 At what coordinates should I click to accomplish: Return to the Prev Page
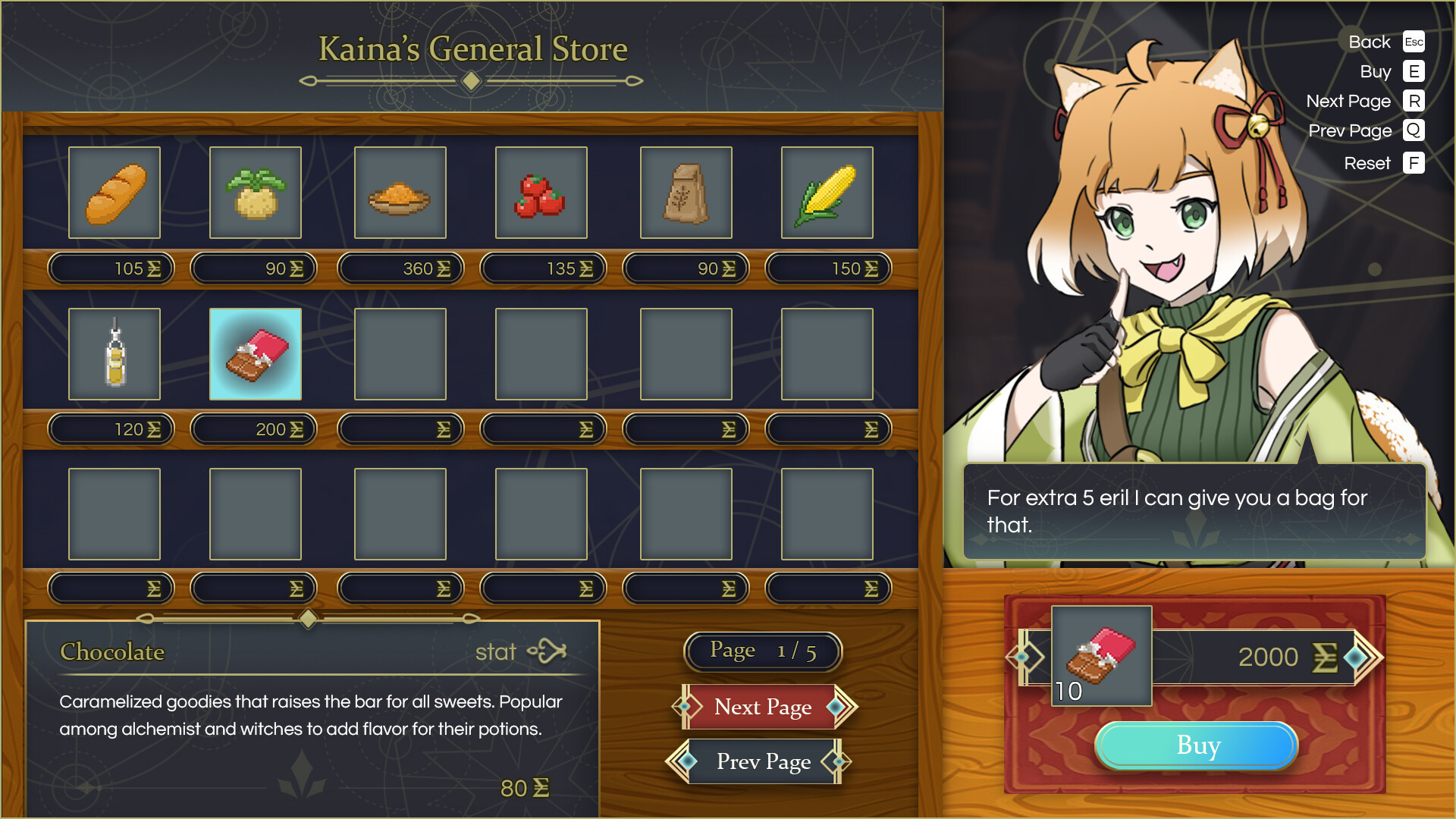[762, 761]
